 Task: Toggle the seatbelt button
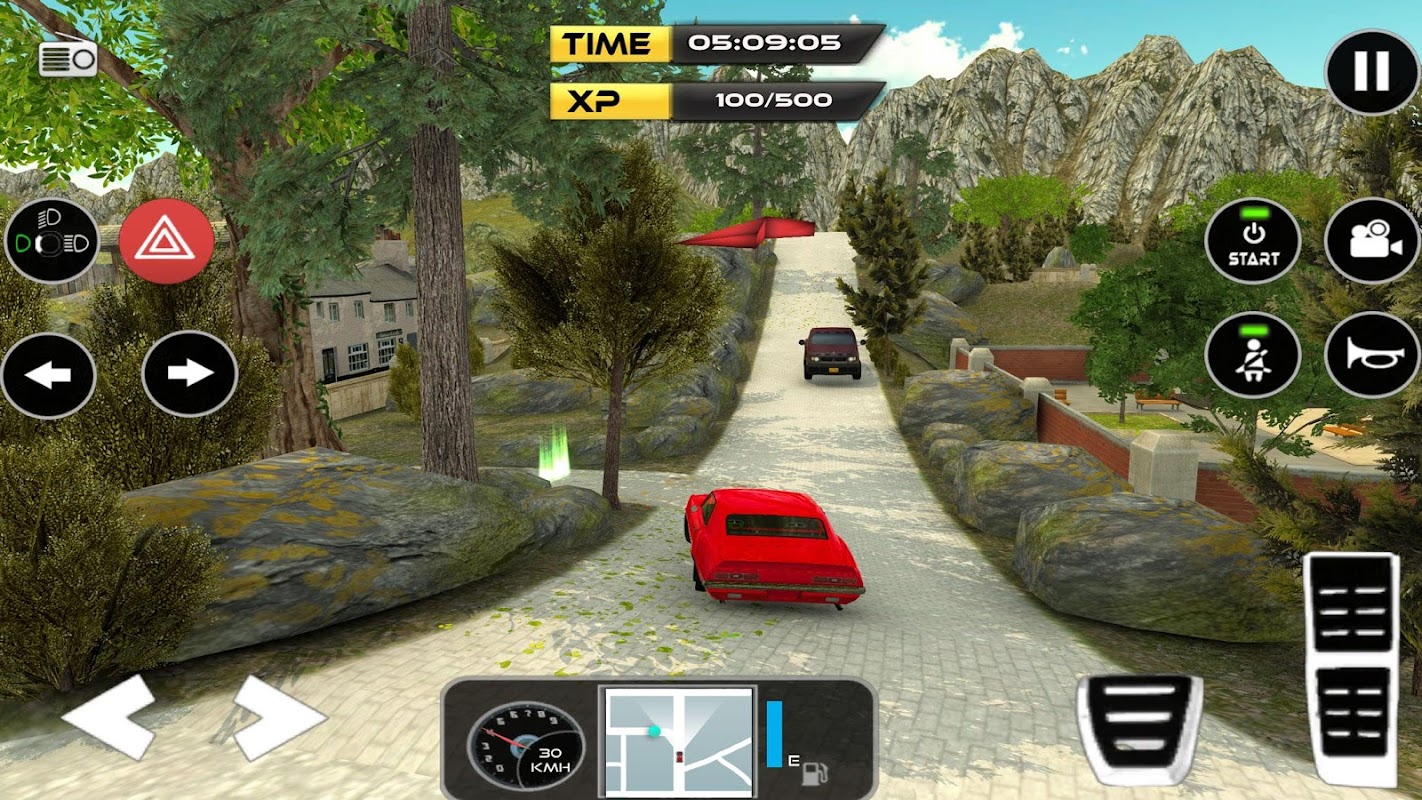point(1253,356)
